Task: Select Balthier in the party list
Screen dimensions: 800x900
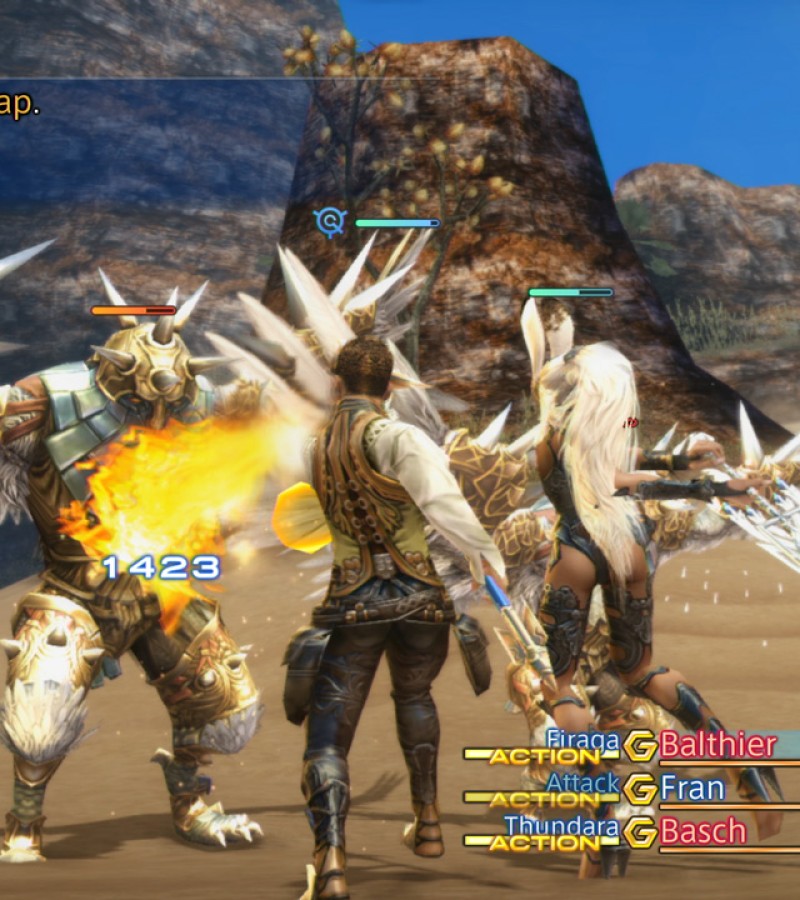Action: pyautogui.click(x=718, y=745)
